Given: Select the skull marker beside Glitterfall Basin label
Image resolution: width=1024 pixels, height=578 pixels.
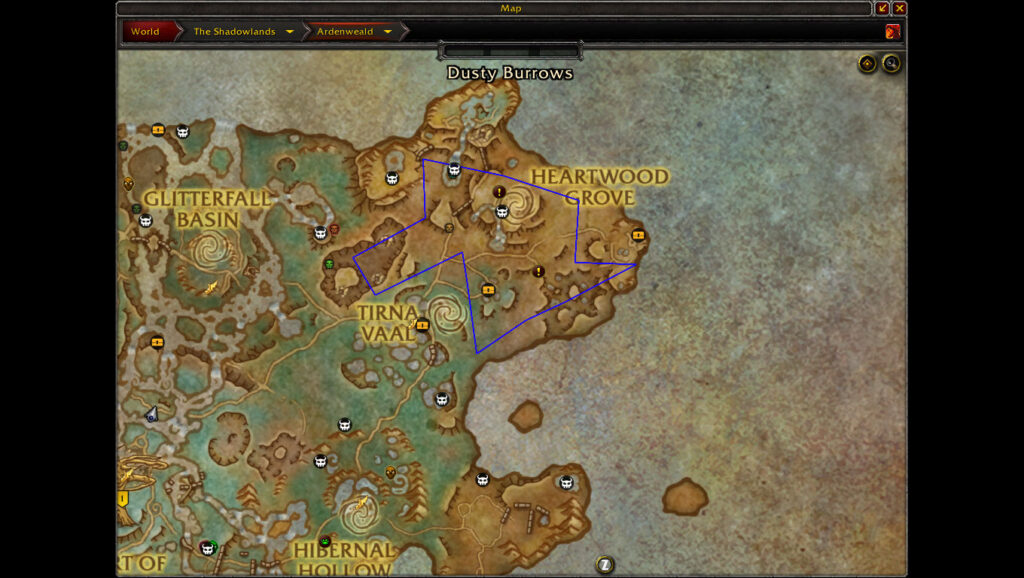Looking at the screenshot, I should [146, 220].
